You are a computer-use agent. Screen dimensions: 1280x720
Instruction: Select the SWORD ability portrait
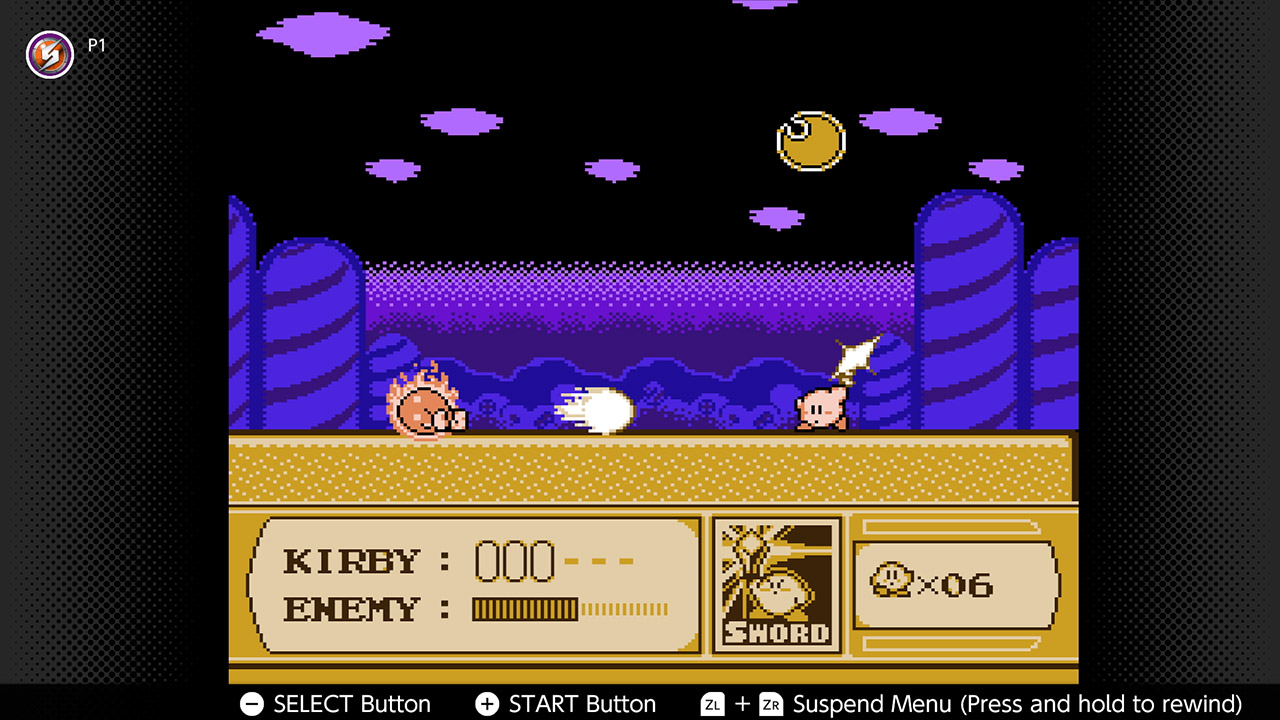point(777,585)
